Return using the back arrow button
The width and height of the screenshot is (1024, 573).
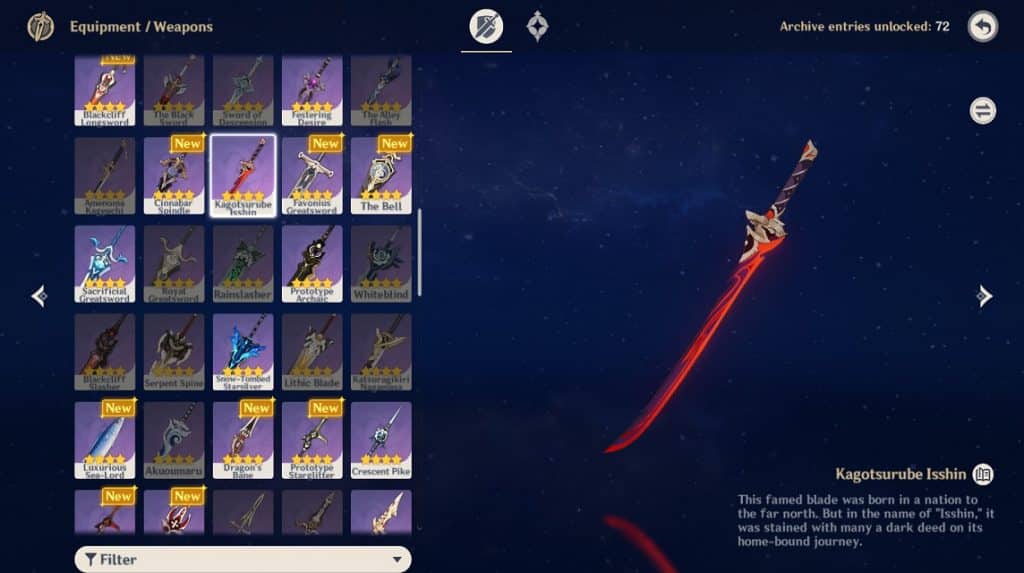pyautogui.click(x=982, y=27)
